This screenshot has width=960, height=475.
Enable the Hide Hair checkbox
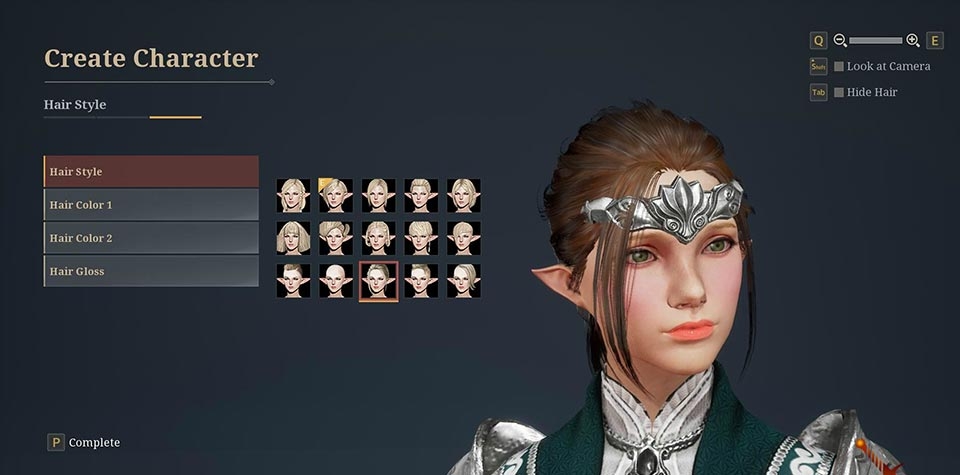coord(839,92)
